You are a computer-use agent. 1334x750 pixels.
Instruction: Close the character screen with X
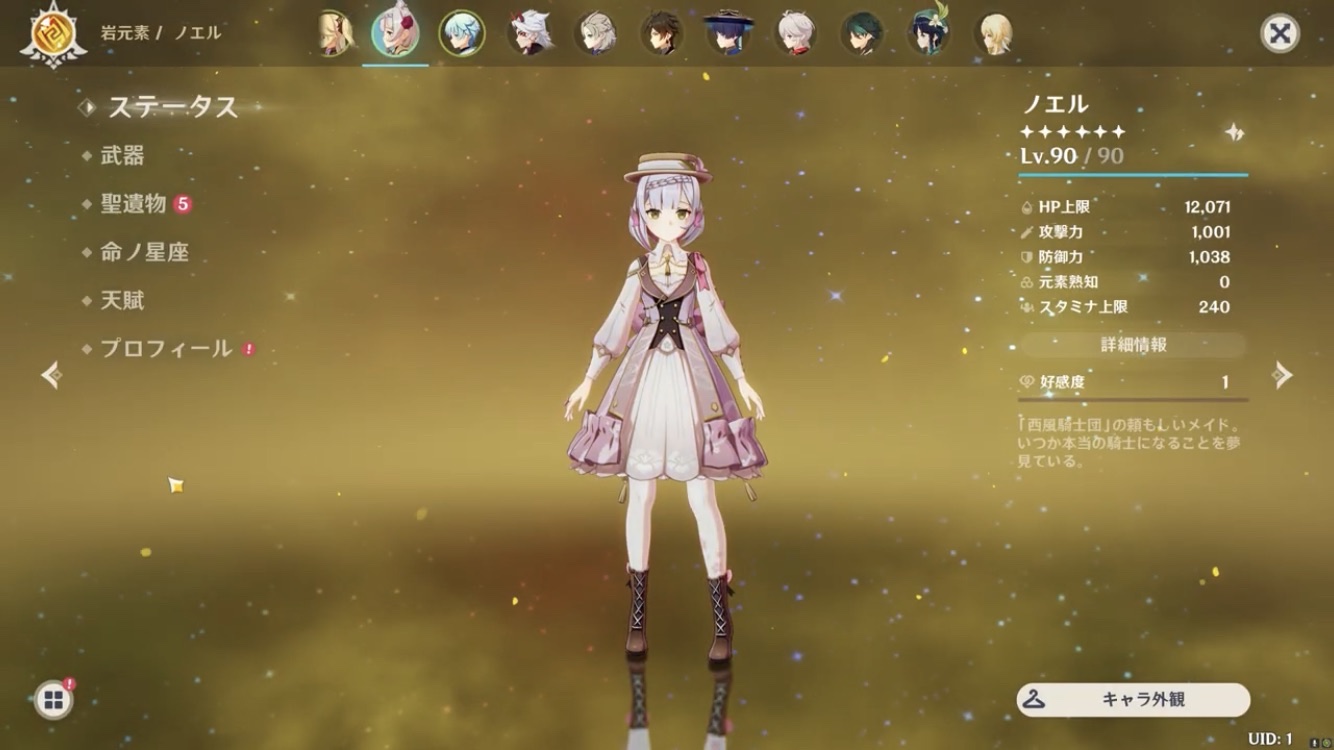tap(1279, 34)
